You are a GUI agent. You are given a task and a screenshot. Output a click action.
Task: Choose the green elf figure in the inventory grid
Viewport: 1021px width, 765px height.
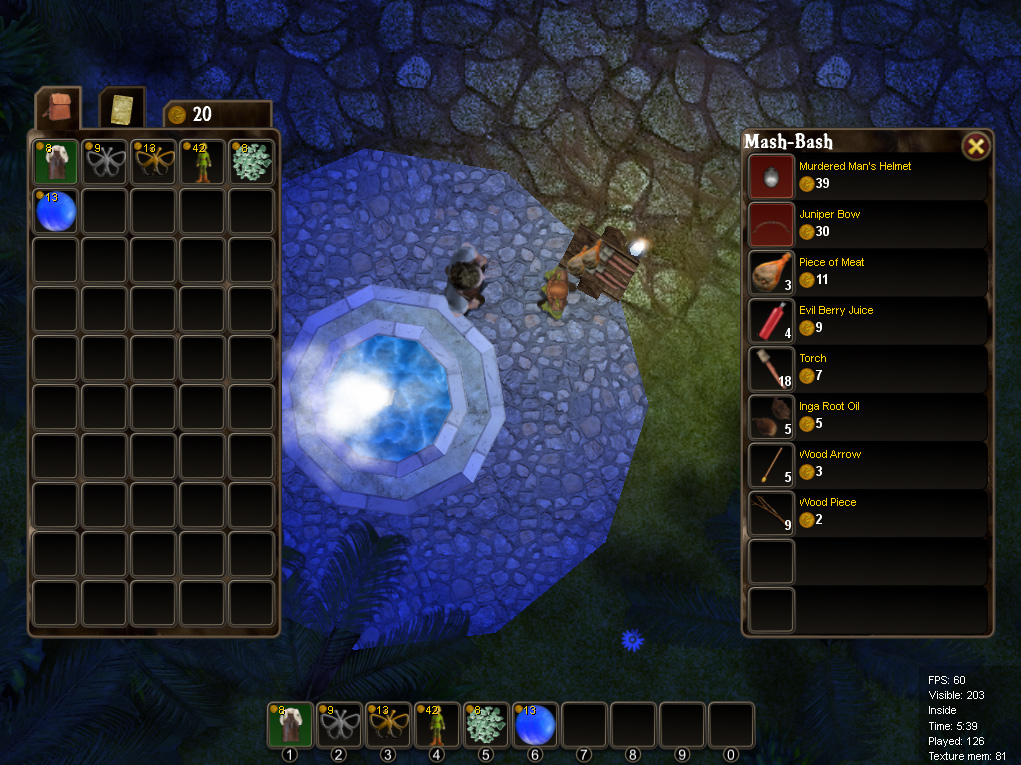tap(203, 162)
